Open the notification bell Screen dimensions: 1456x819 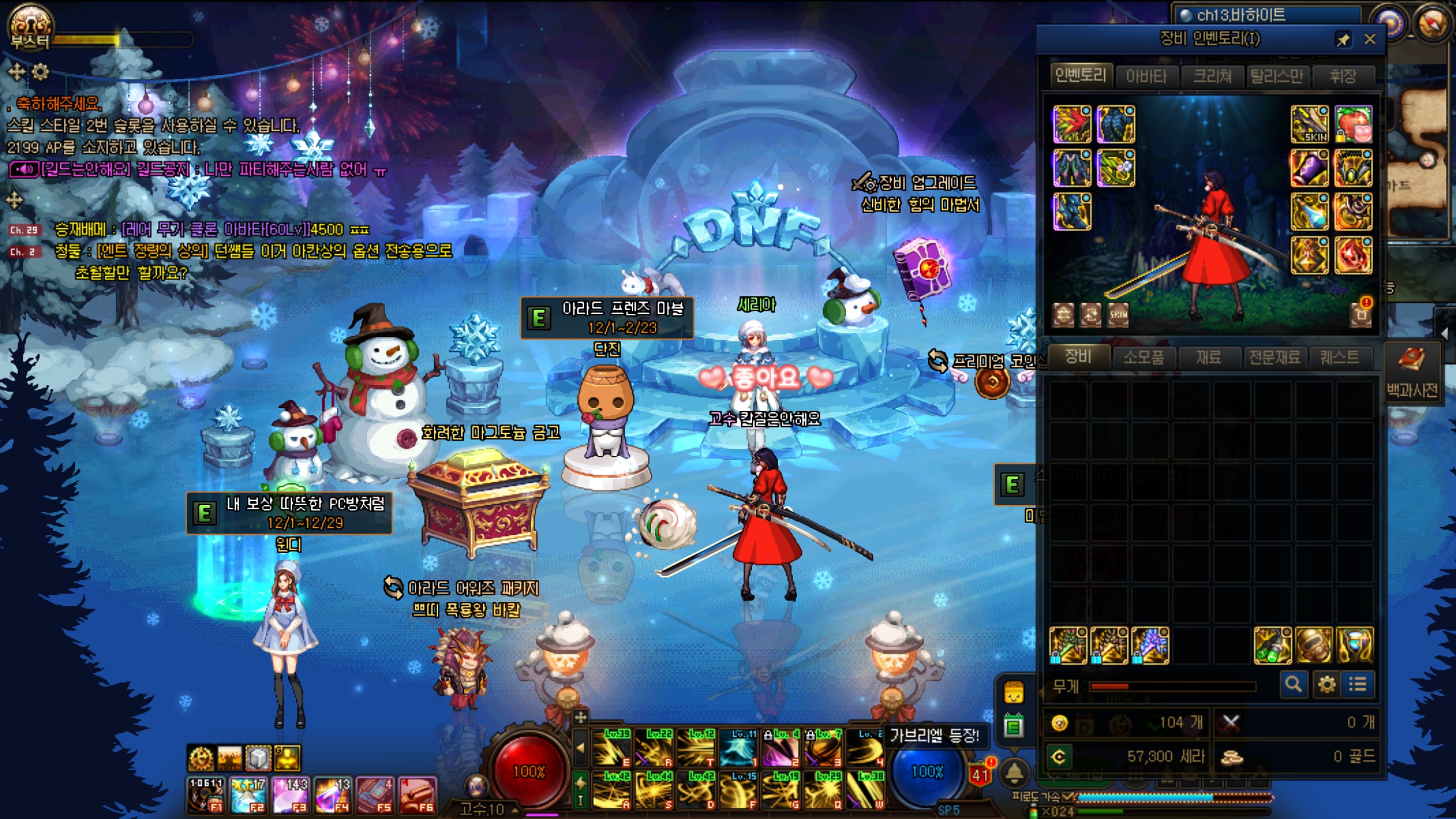point(1014,773)
